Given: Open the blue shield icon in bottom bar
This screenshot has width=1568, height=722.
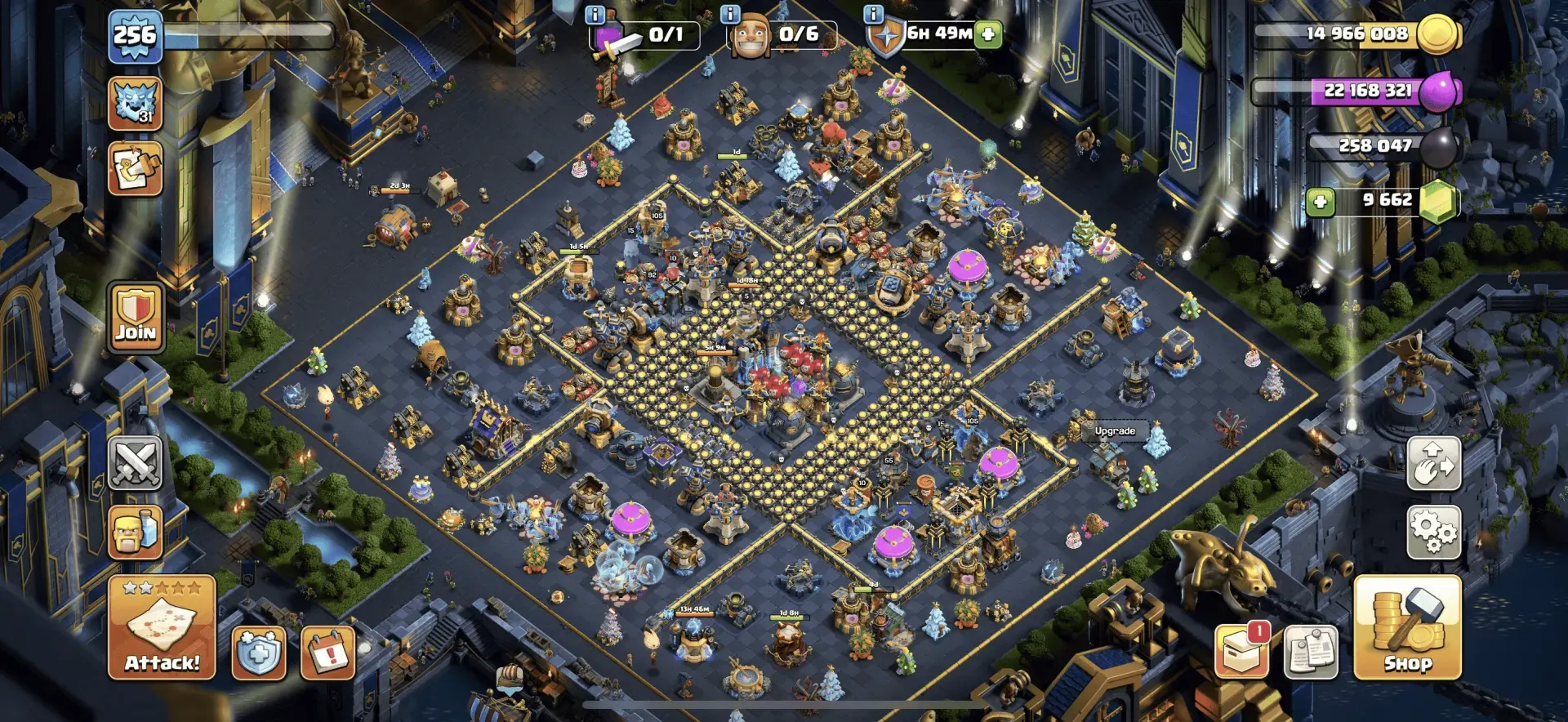Looking at the screenshot, I should [259, 653].
